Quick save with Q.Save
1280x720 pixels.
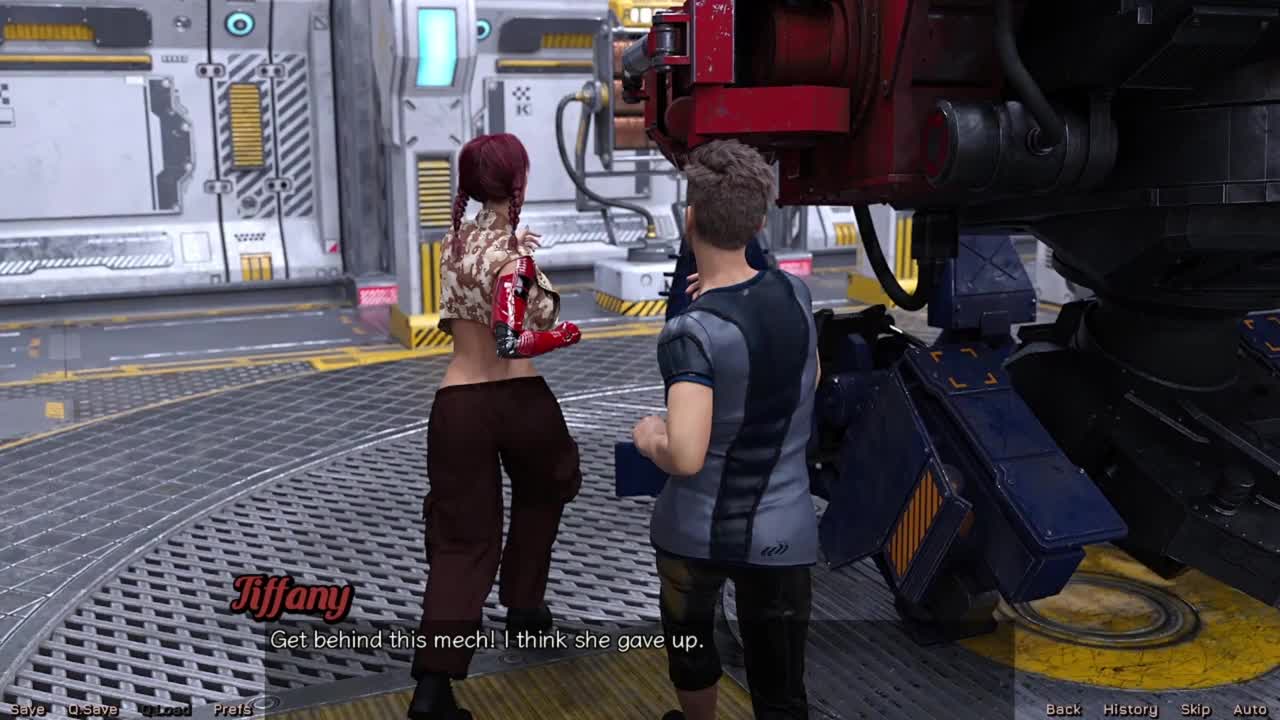[x=93, y=709]
